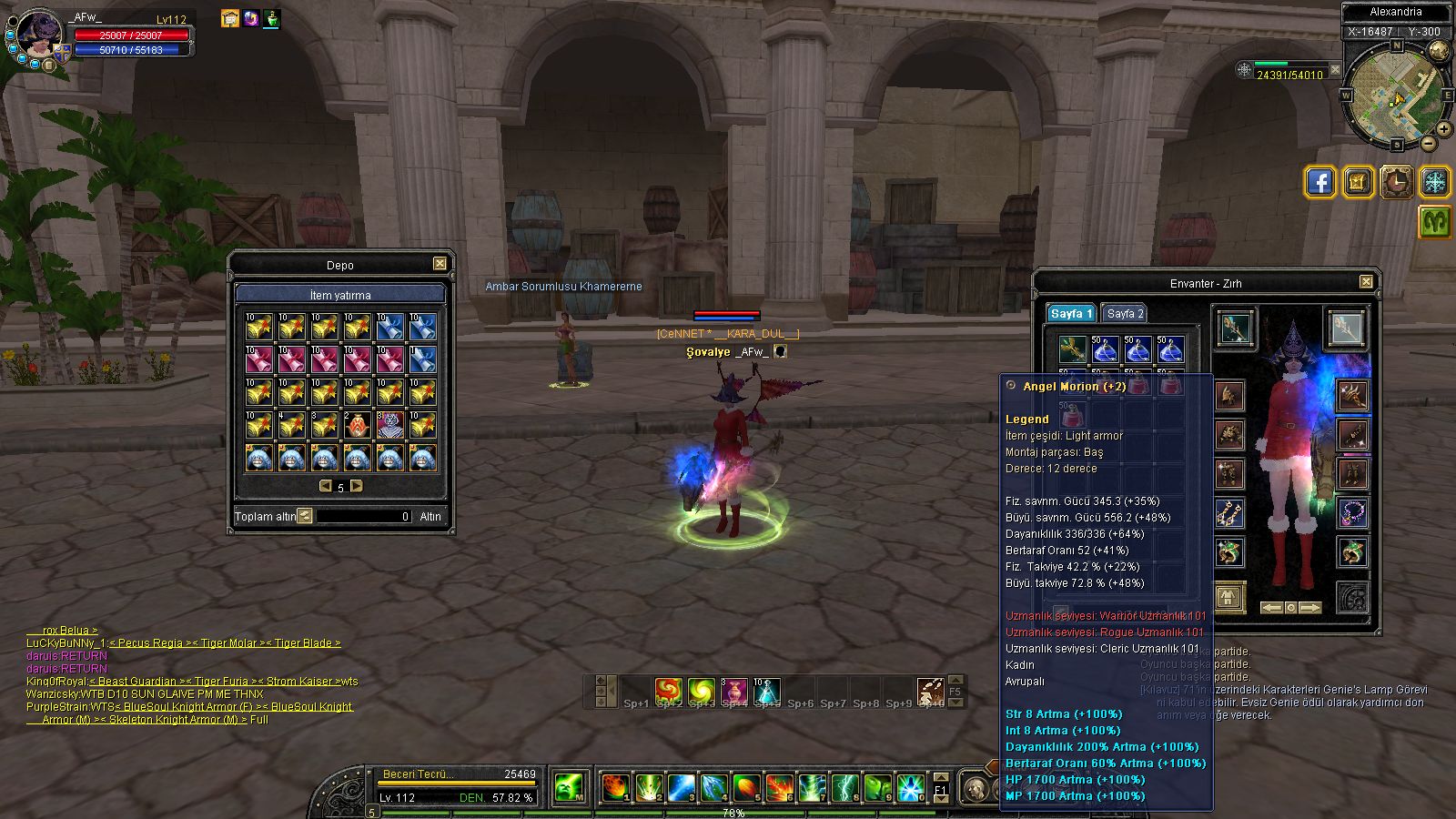The height and width of the screenshot is (819, 1456).
Task: Go to the previous Depo storage page
Action: pos(325,486)
